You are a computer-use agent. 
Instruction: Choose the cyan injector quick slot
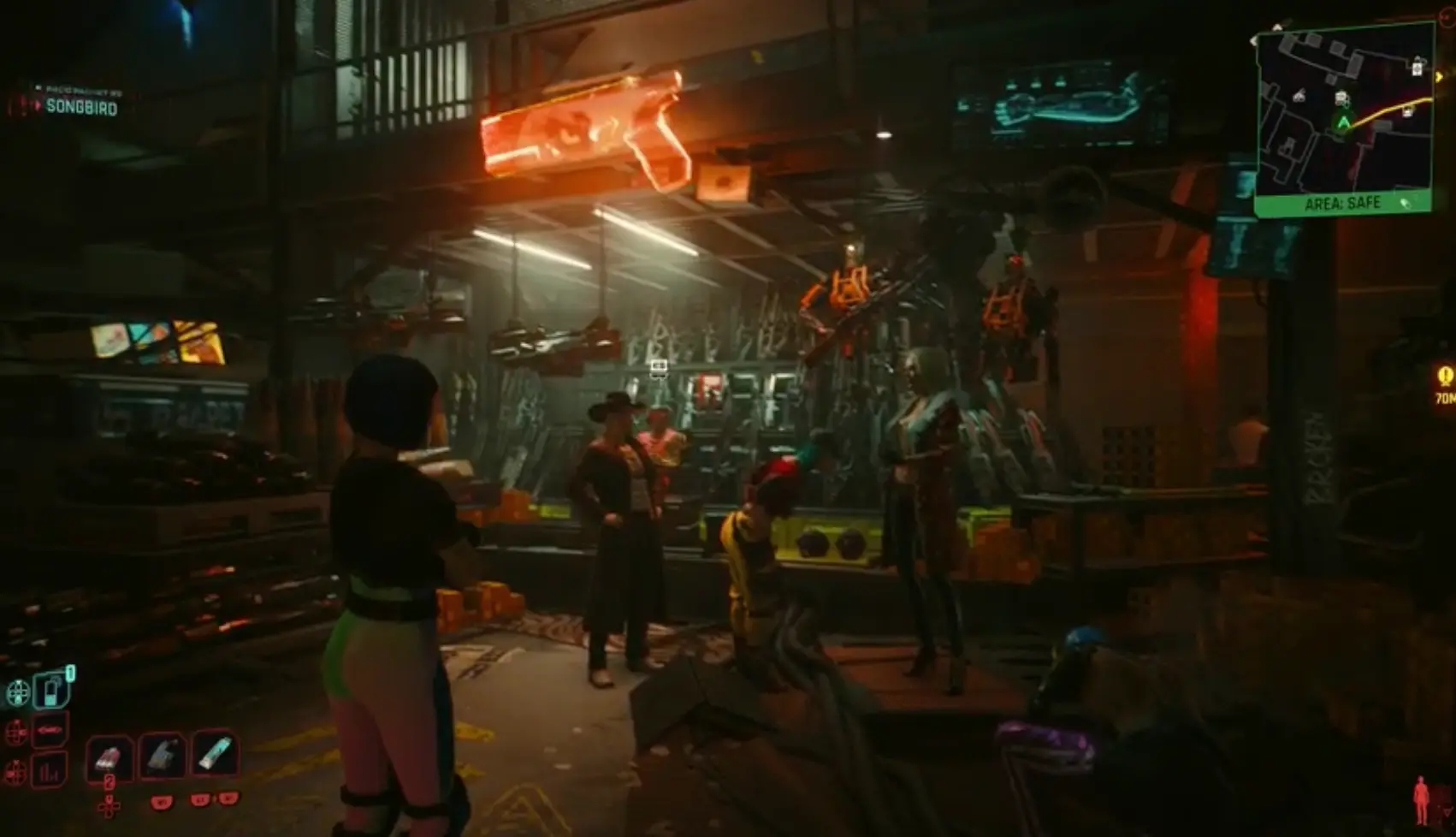tap(215, 754)
